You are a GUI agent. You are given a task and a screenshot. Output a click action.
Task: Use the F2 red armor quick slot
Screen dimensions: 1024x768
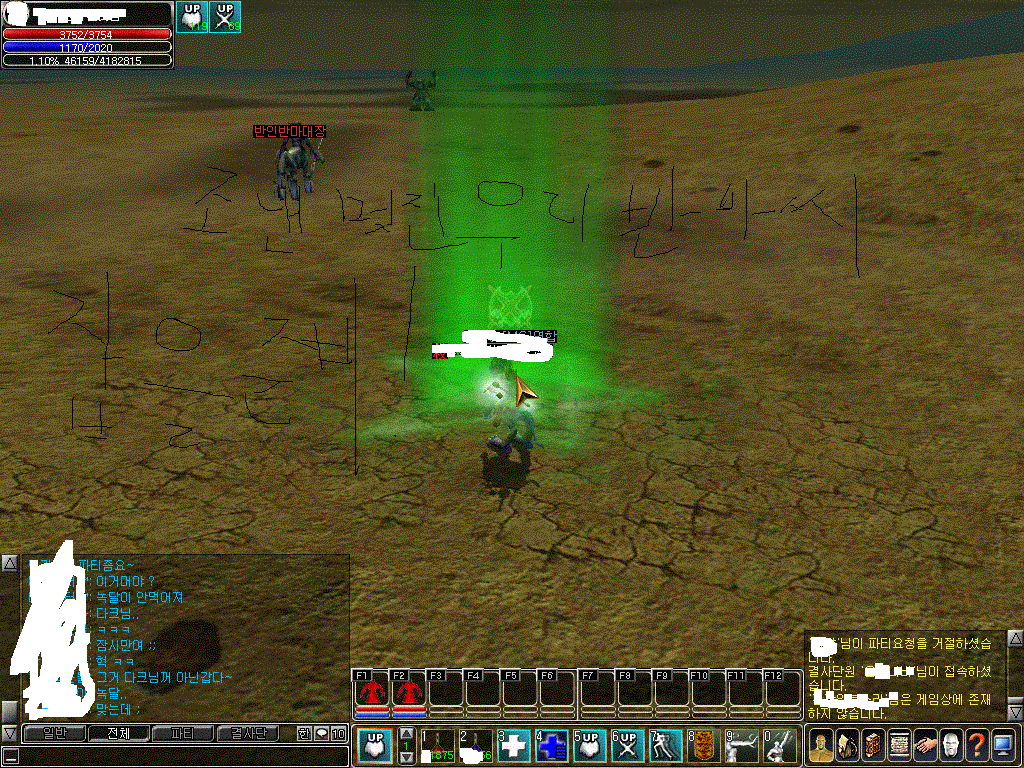point(408,691)
